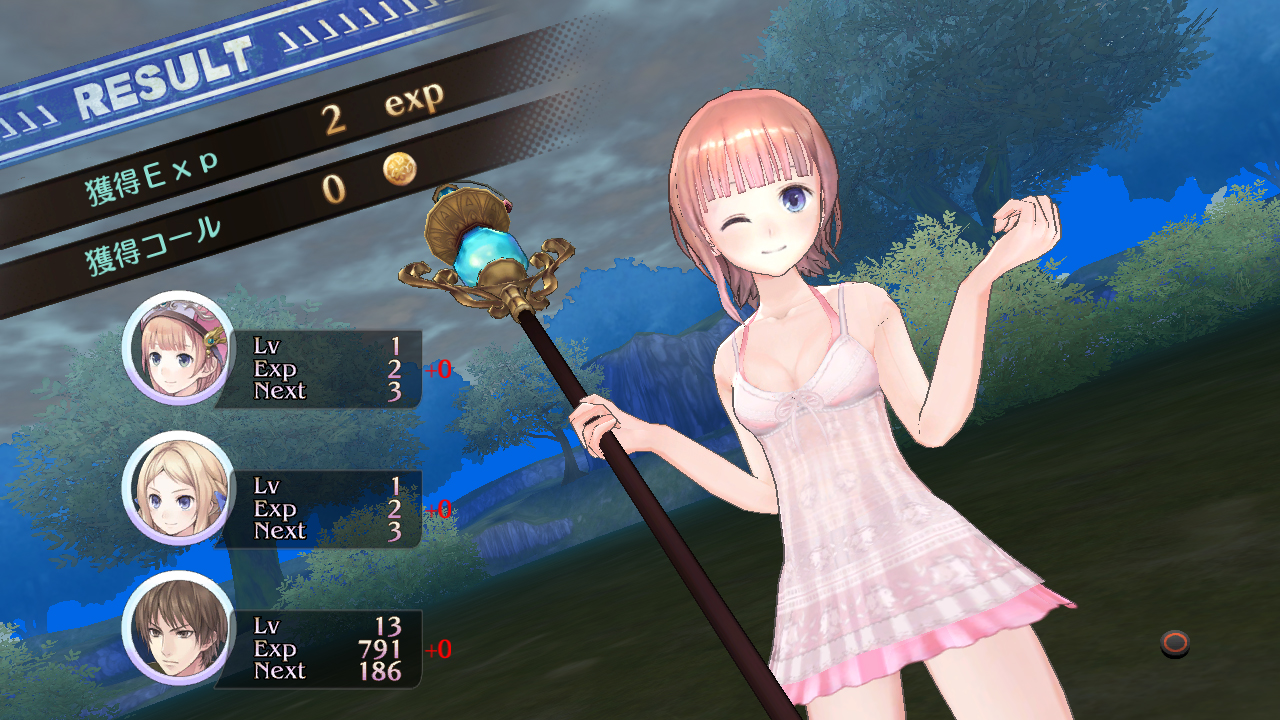Select the blonde girl's portrait
Screen dimensions: 1280x720
[179, 488]
